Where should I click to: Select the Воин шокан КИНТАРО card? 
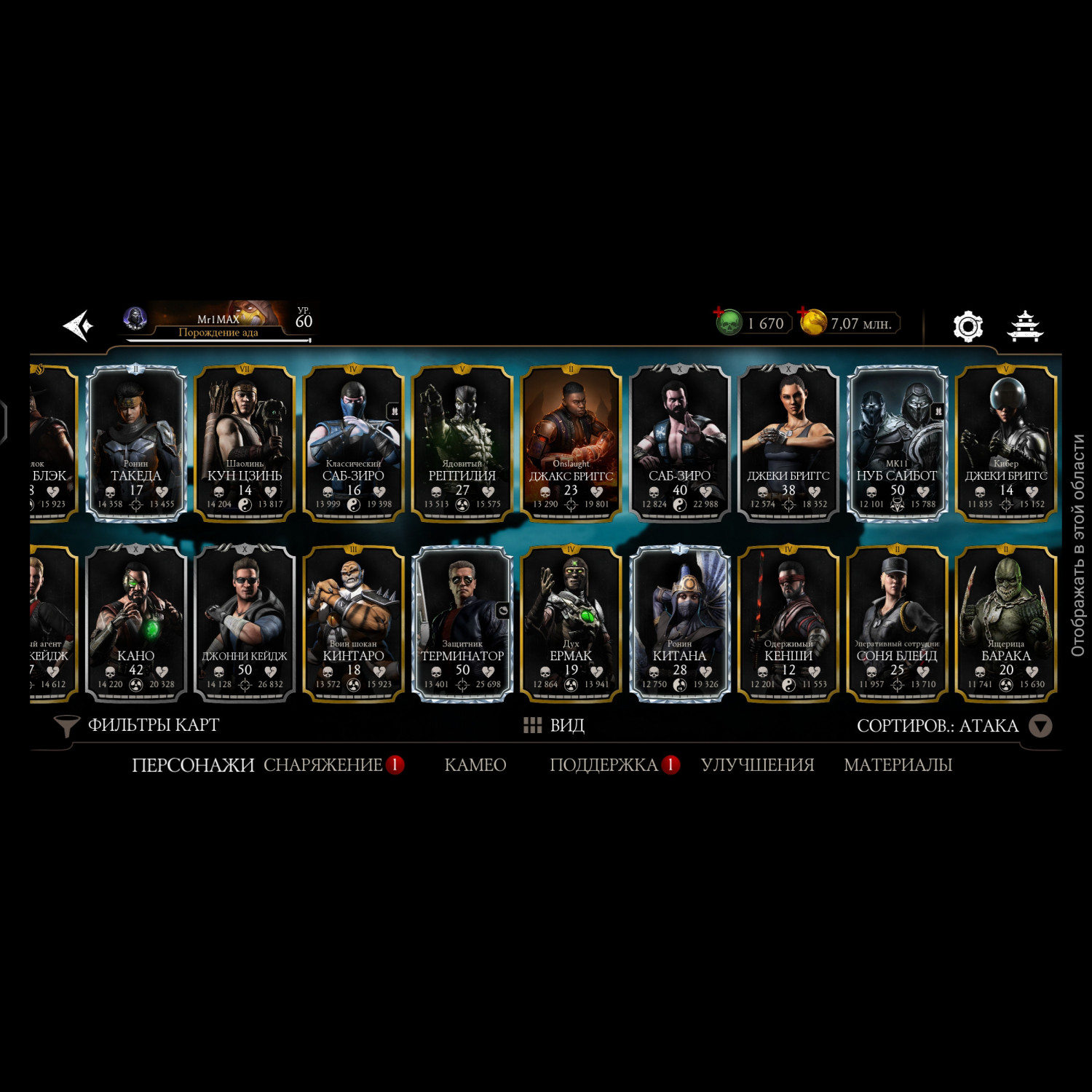click(x=353, y=624)
